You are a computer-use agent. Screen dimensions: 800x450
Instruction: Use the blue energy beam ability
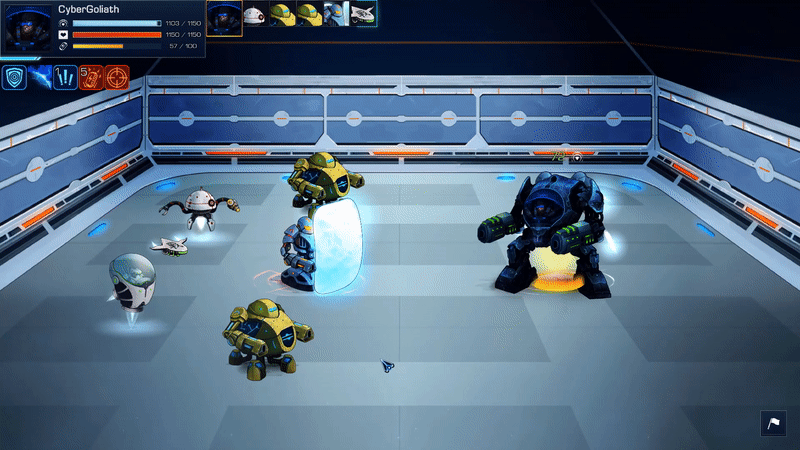(40, 77)
